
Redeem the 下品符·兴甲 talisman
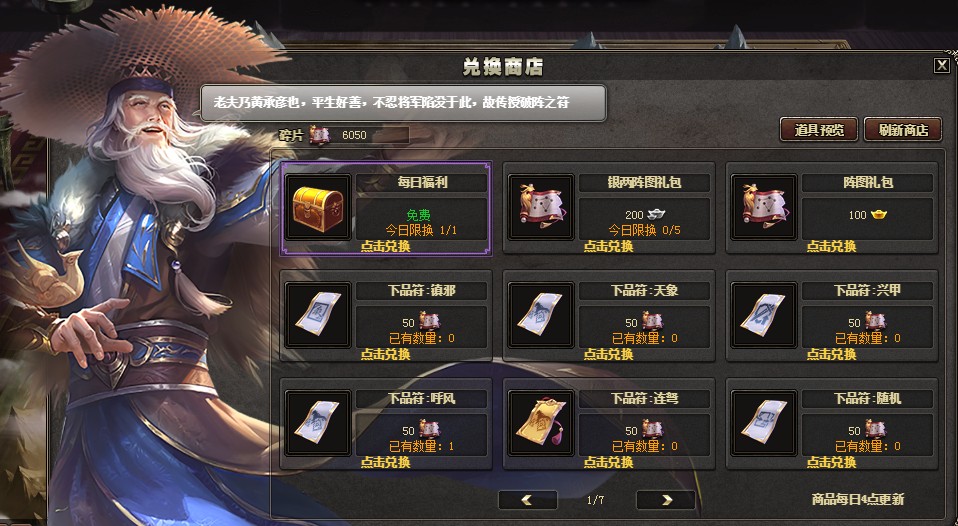832,354
